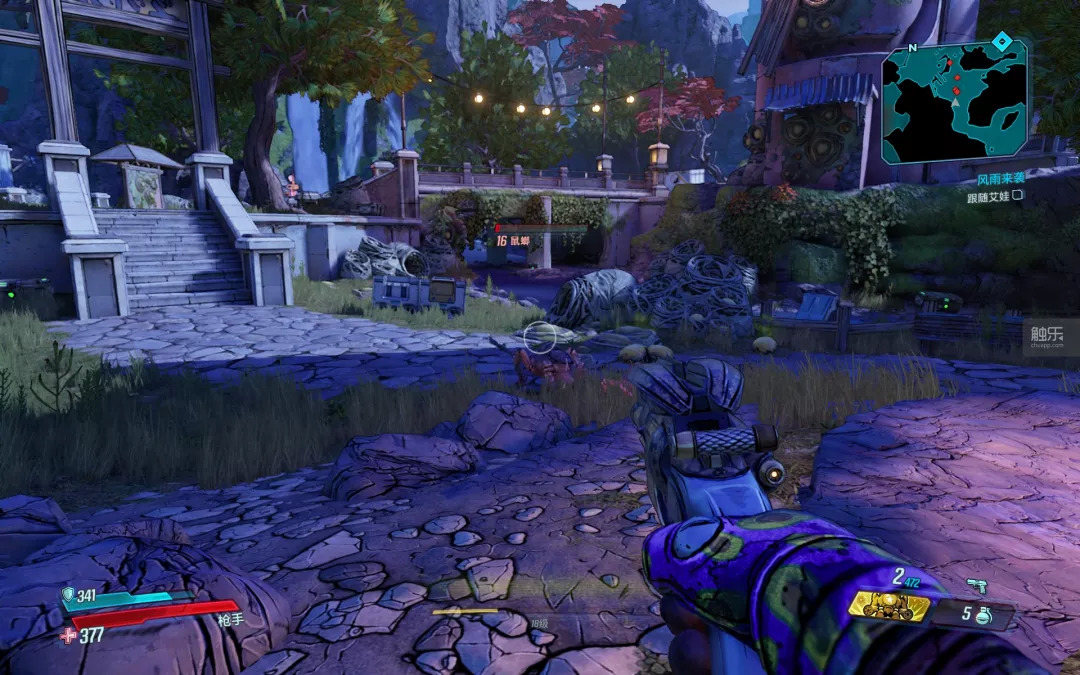Tick the 跟随艾娃 objective checkbox
Screen dimensions: 1080x675
point(1018,195)
